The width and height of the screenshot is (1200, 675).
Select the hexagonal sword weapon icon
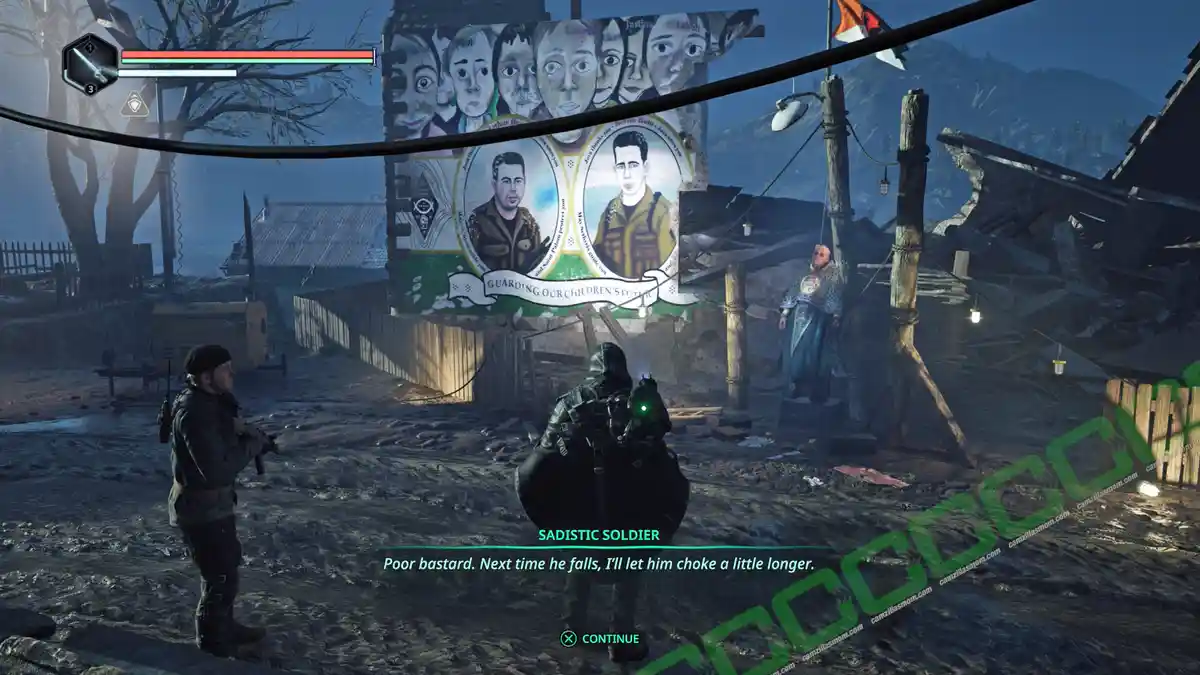pos(89,63)
